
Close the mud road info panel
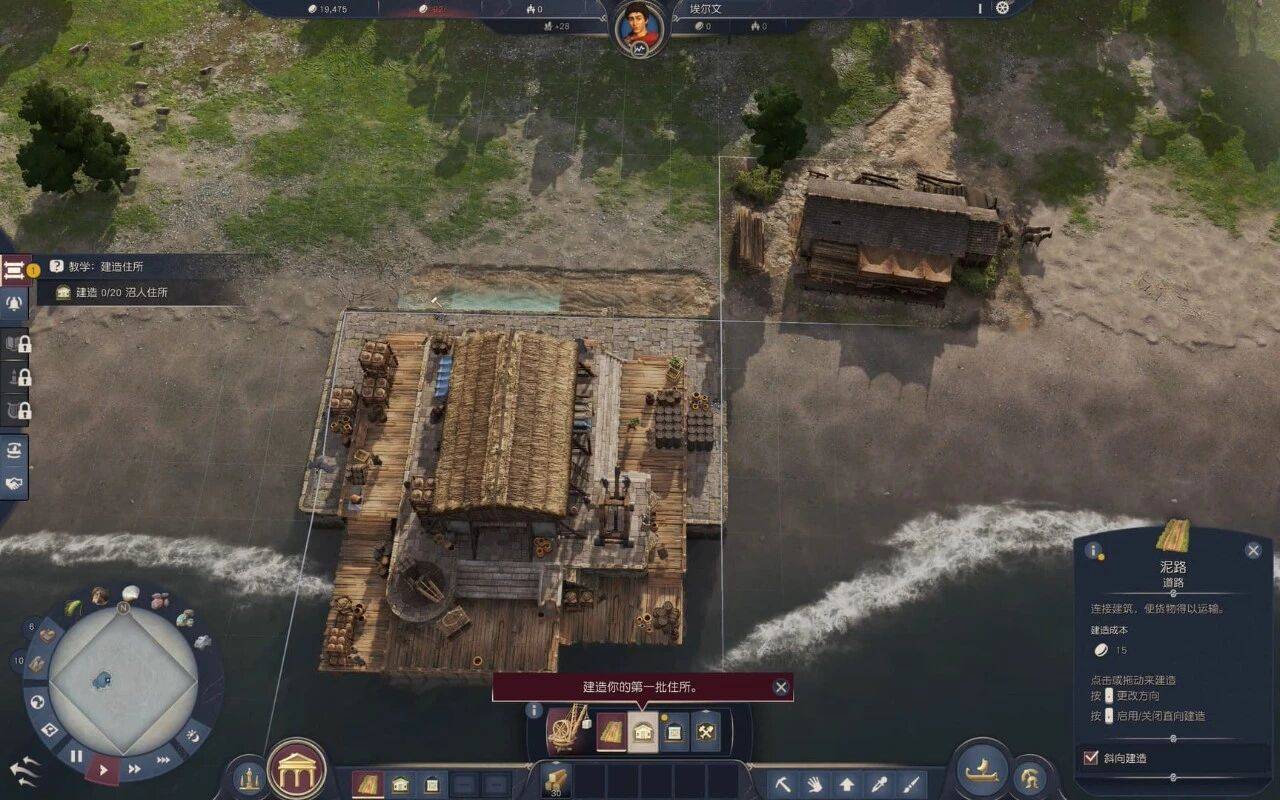(x=1253, y=550)
